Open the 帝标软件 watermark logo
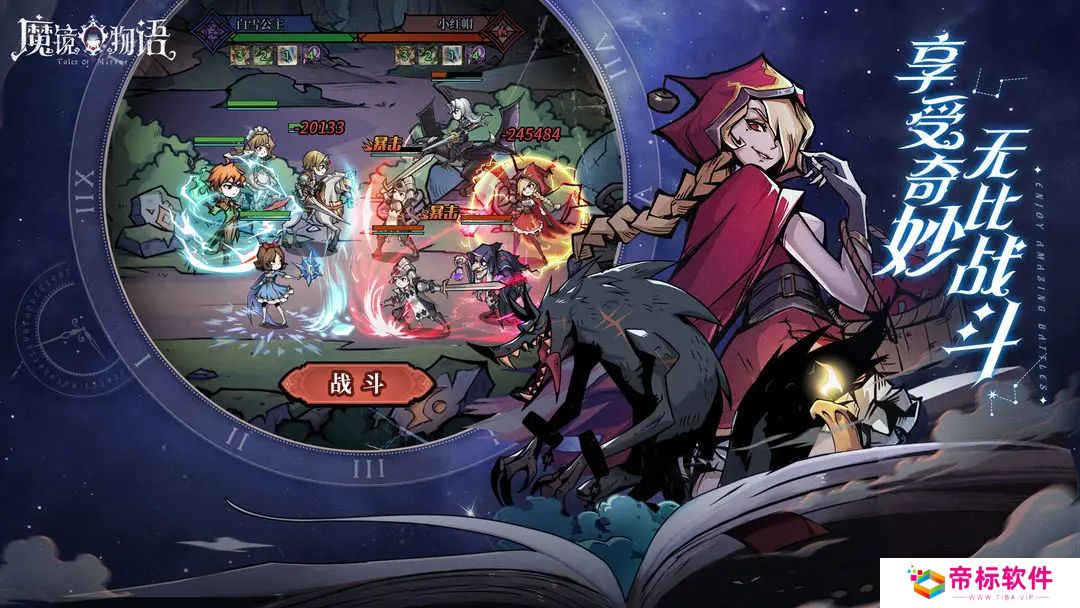1080x608 pixels. pyautogui.click(x=979, y=581)
